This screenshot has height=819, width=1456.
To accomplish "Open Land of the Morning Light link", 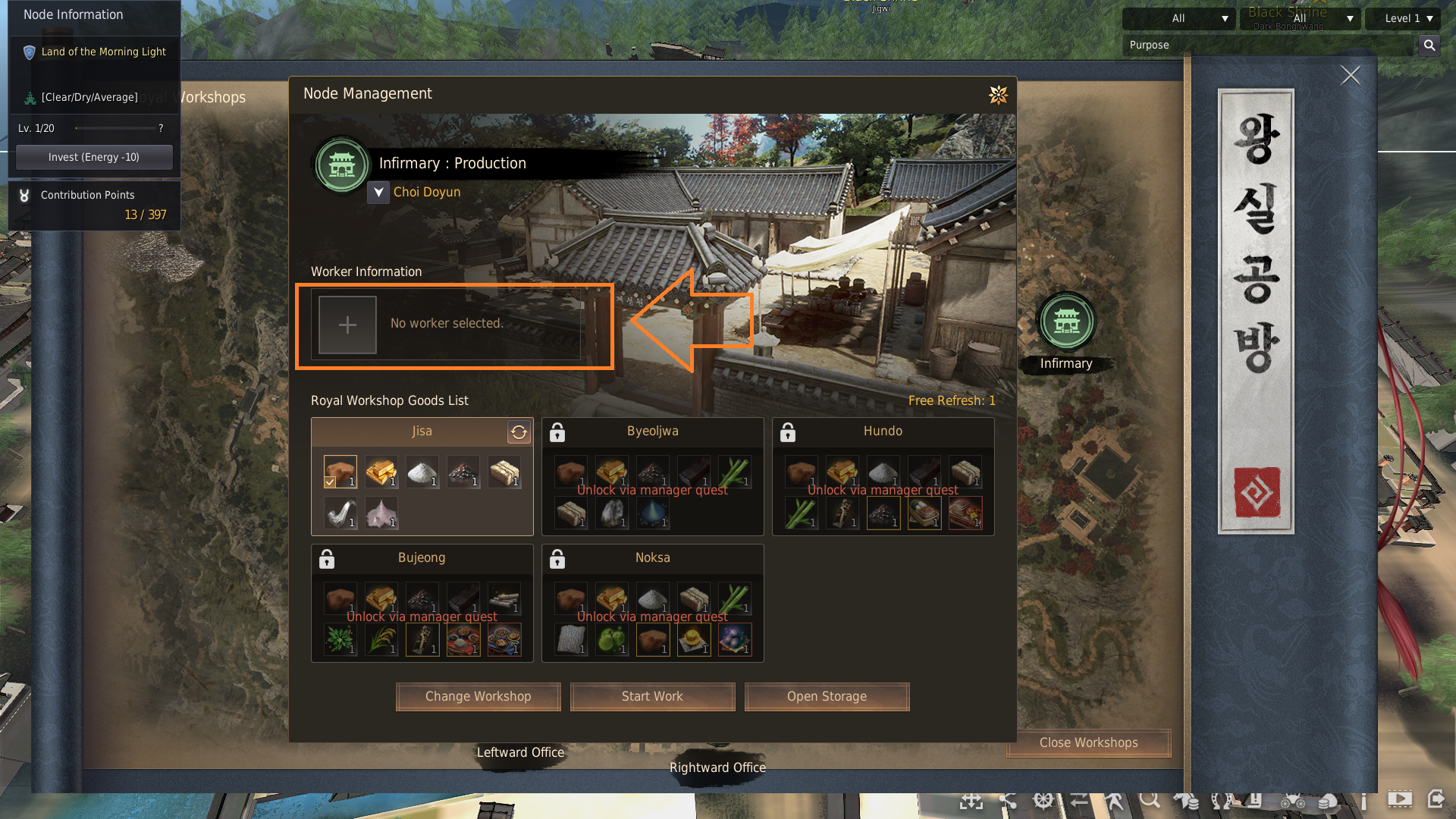I will [103, 52].
